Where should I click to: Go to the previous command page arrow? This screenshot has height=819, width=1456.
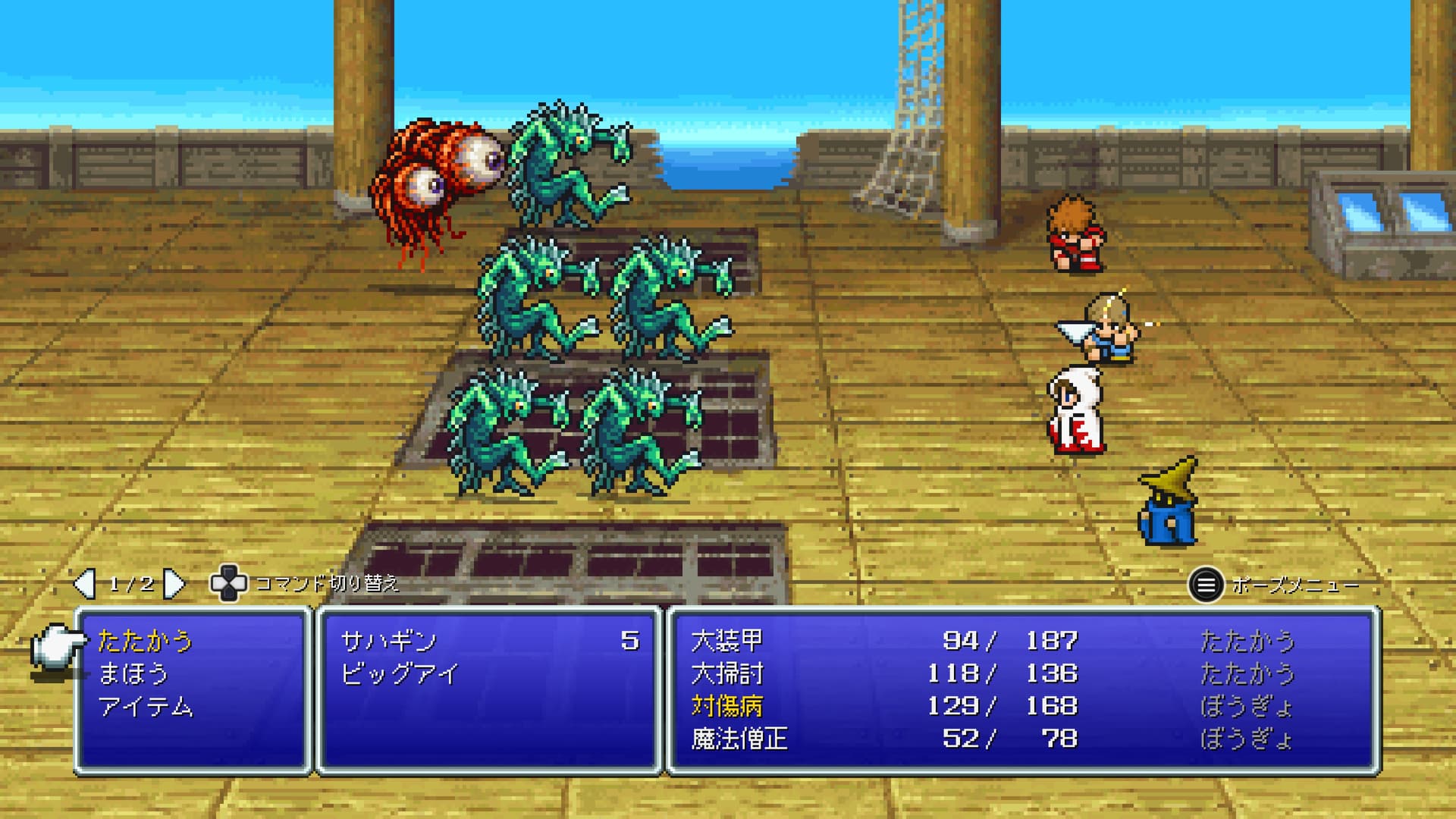point(83,584)
